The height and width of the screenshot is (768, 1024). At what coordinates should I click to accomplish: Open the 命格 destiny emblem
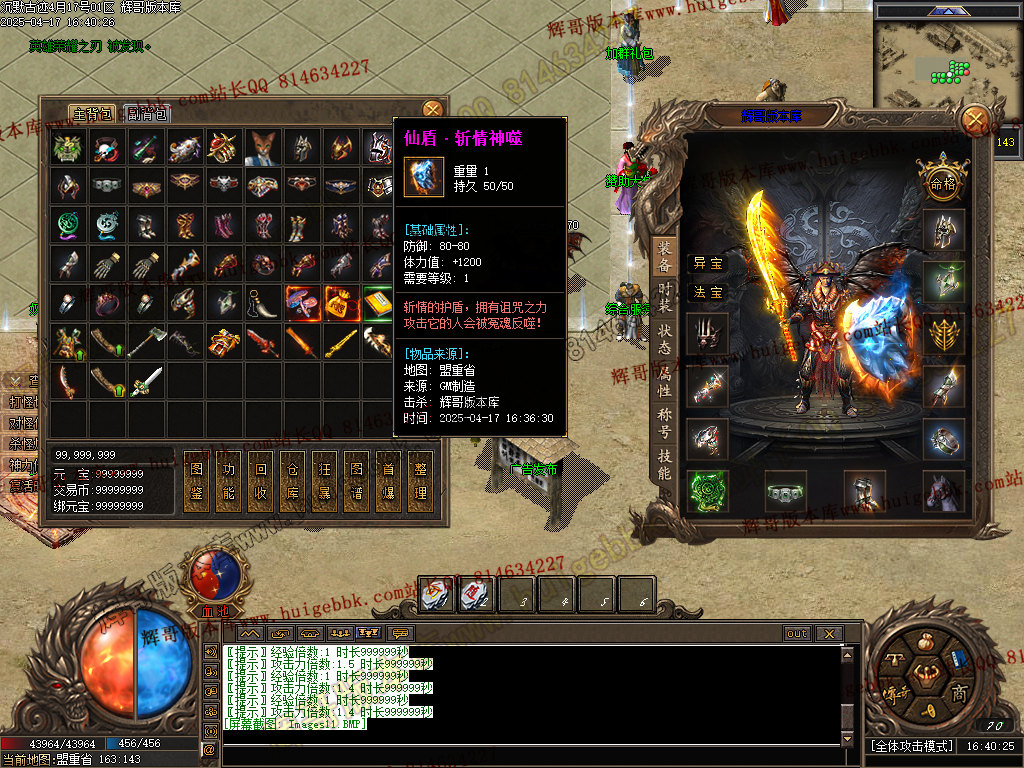coord(943,181)
